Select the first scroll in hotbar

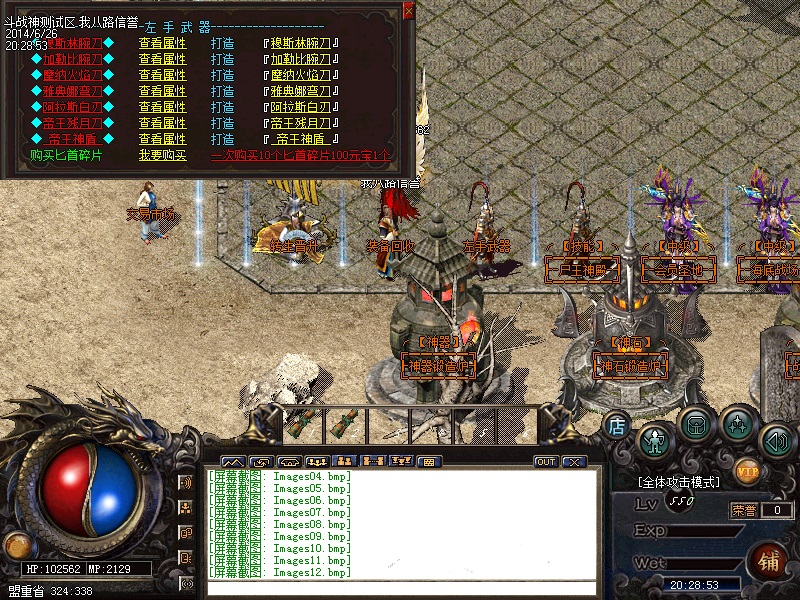click(x=298, y=424)
